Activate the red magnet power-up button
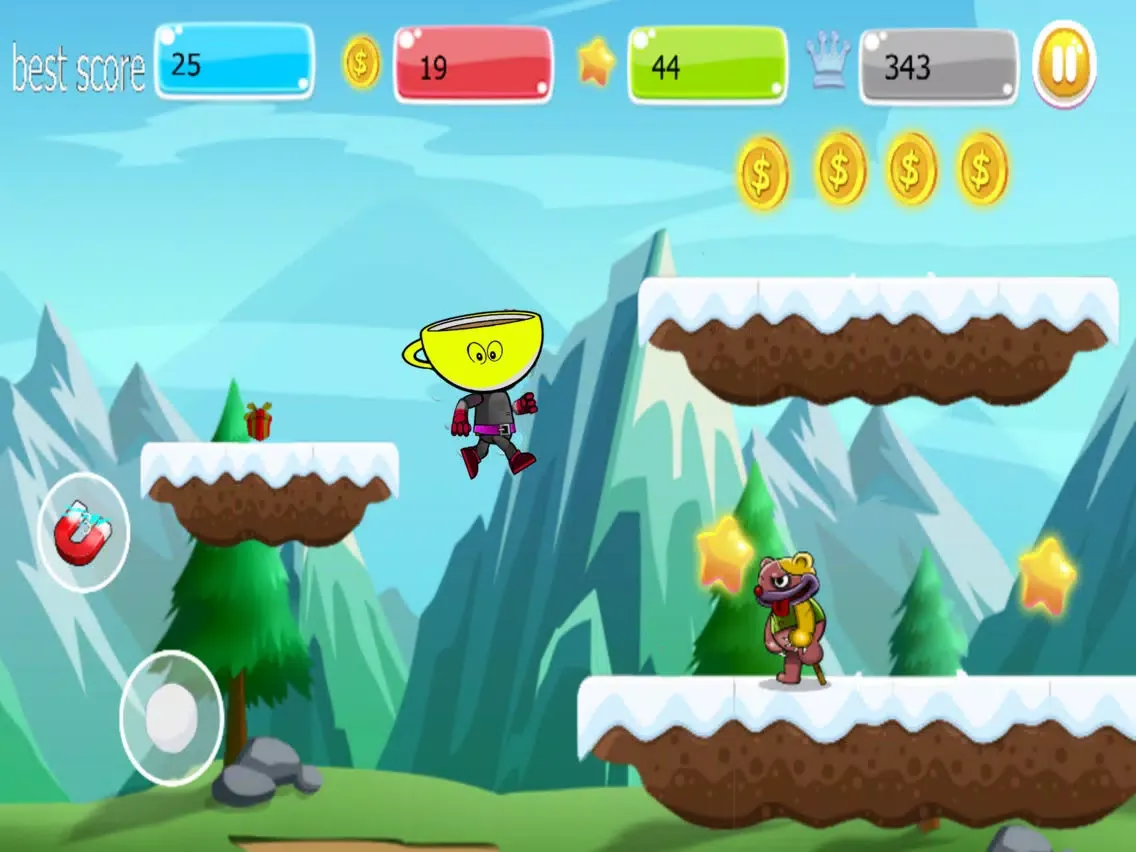 point(83,532)
